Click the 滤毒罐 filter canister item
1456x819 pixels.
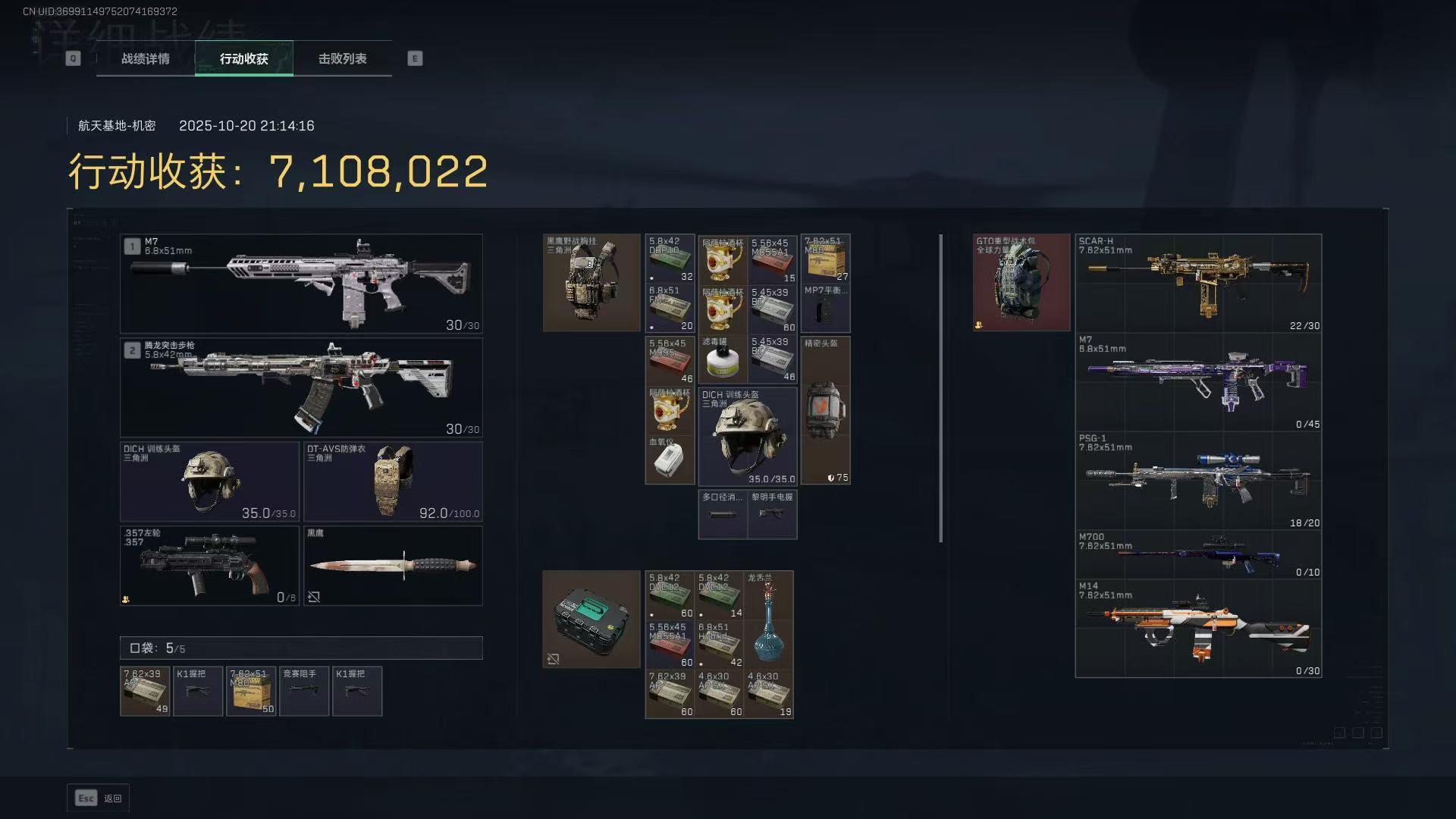[x=723, y=359]
